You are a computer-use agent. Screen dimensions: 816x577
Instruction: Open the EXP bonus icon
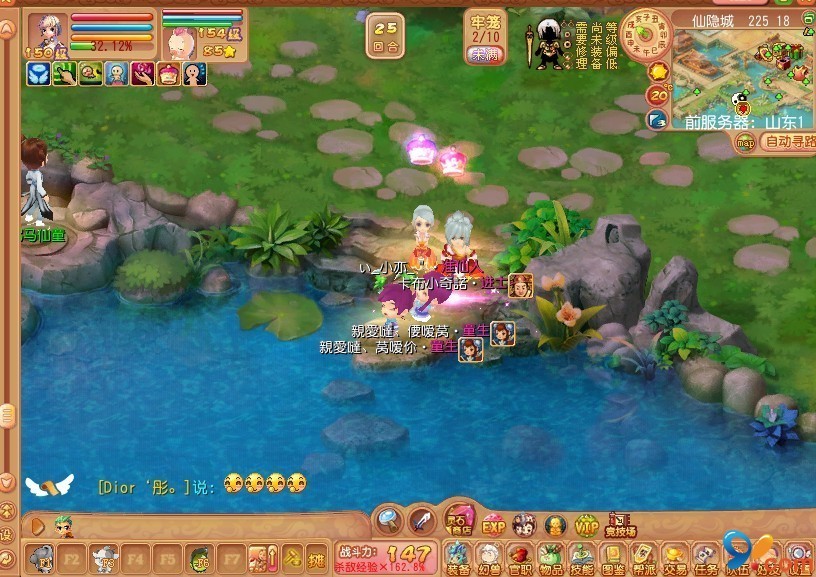[x=494, y=525]
